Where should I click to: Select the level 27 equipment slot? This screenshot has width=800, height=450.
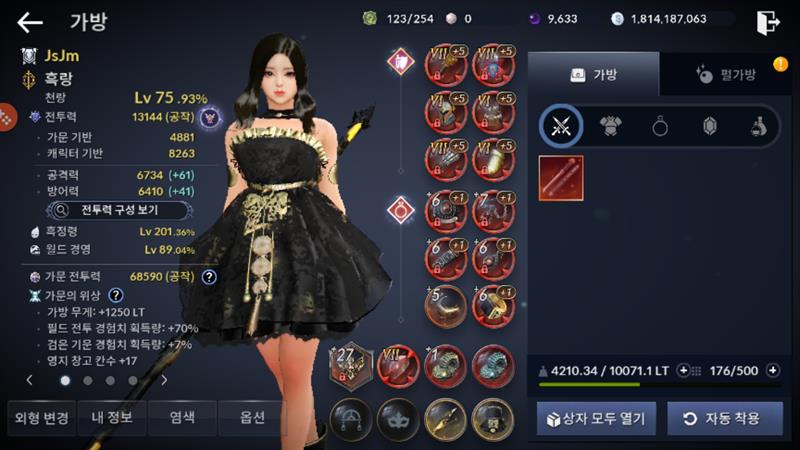point(351,363)
